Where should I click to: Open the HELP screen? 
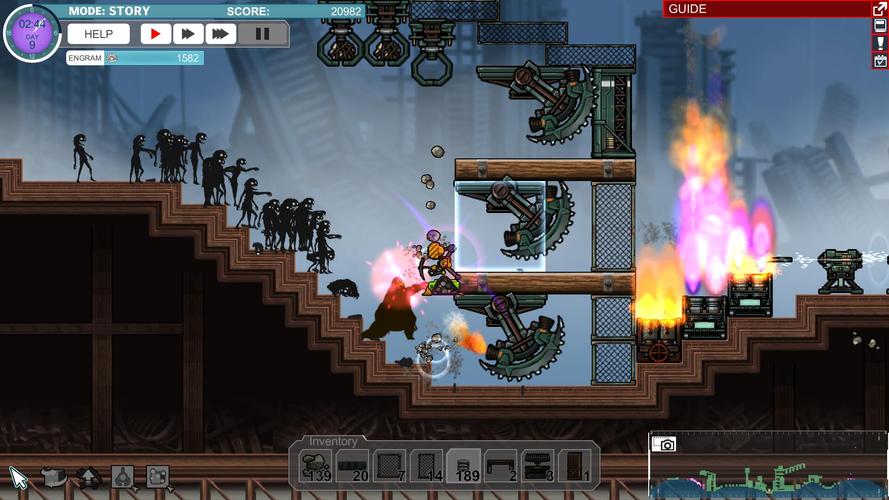pos(98,34)
